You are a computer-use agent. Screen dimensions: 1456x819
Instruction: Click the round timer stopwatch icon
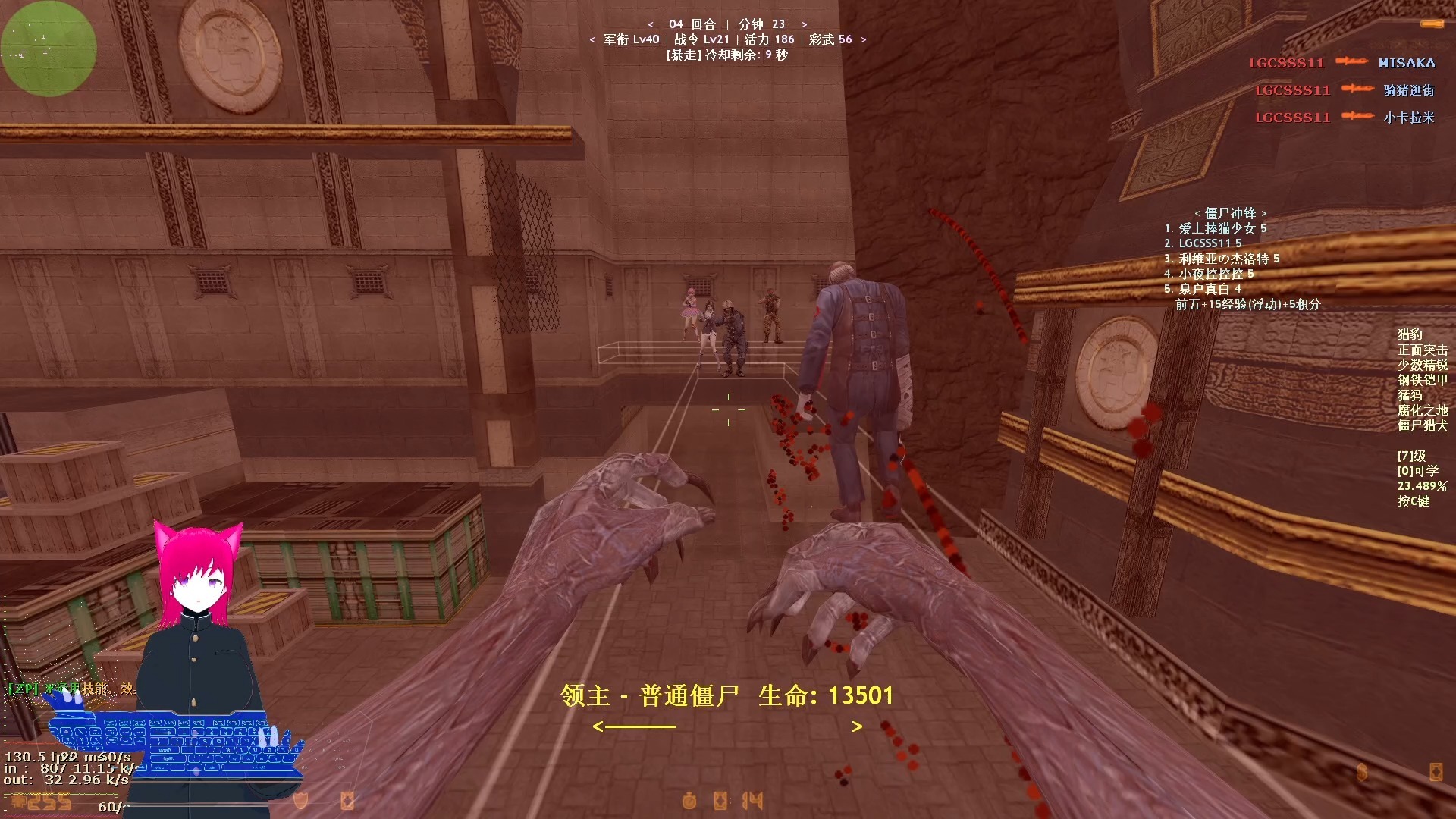click(689, 800)
